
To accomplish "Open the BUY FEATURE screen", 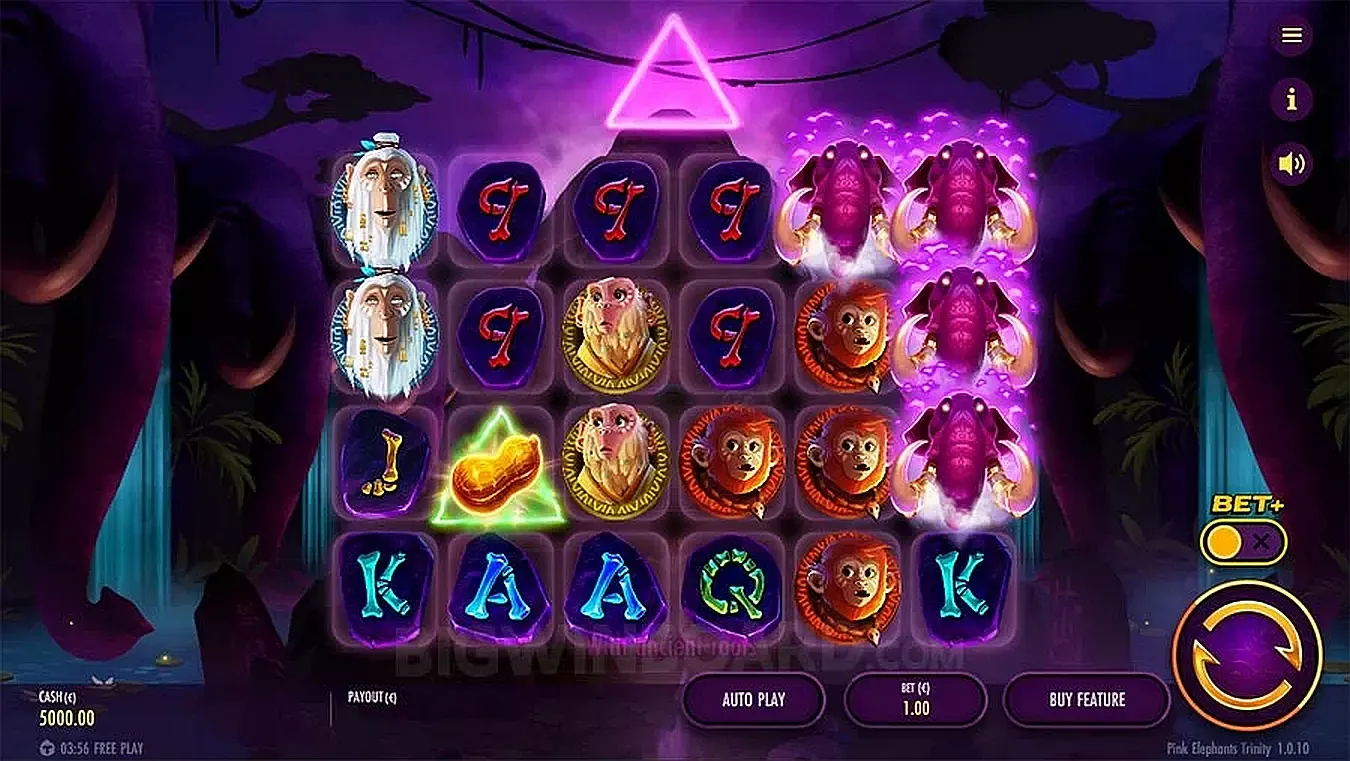I will point(1086,700).
